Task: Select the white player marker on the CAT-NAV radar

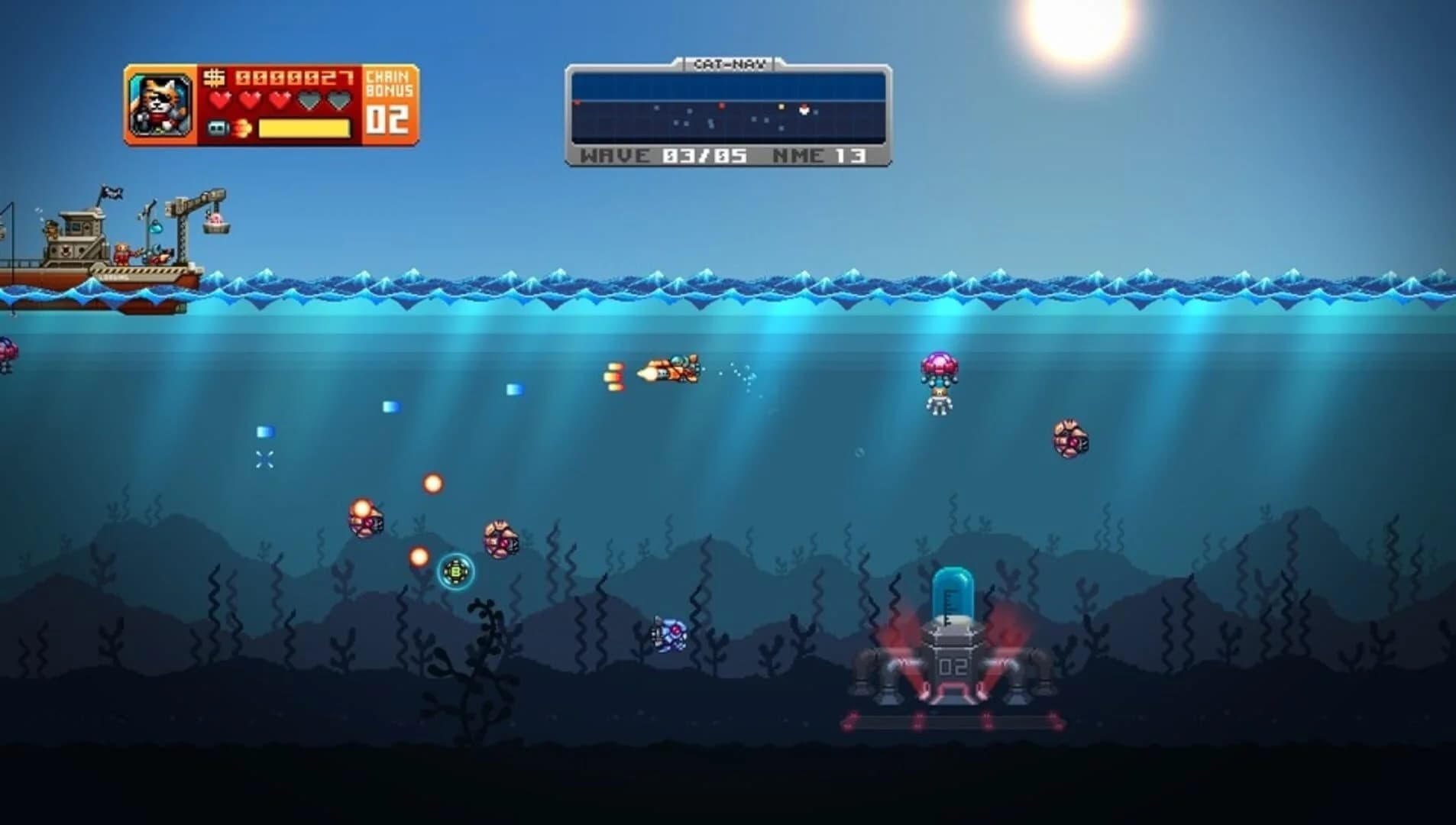Action: 804,111
